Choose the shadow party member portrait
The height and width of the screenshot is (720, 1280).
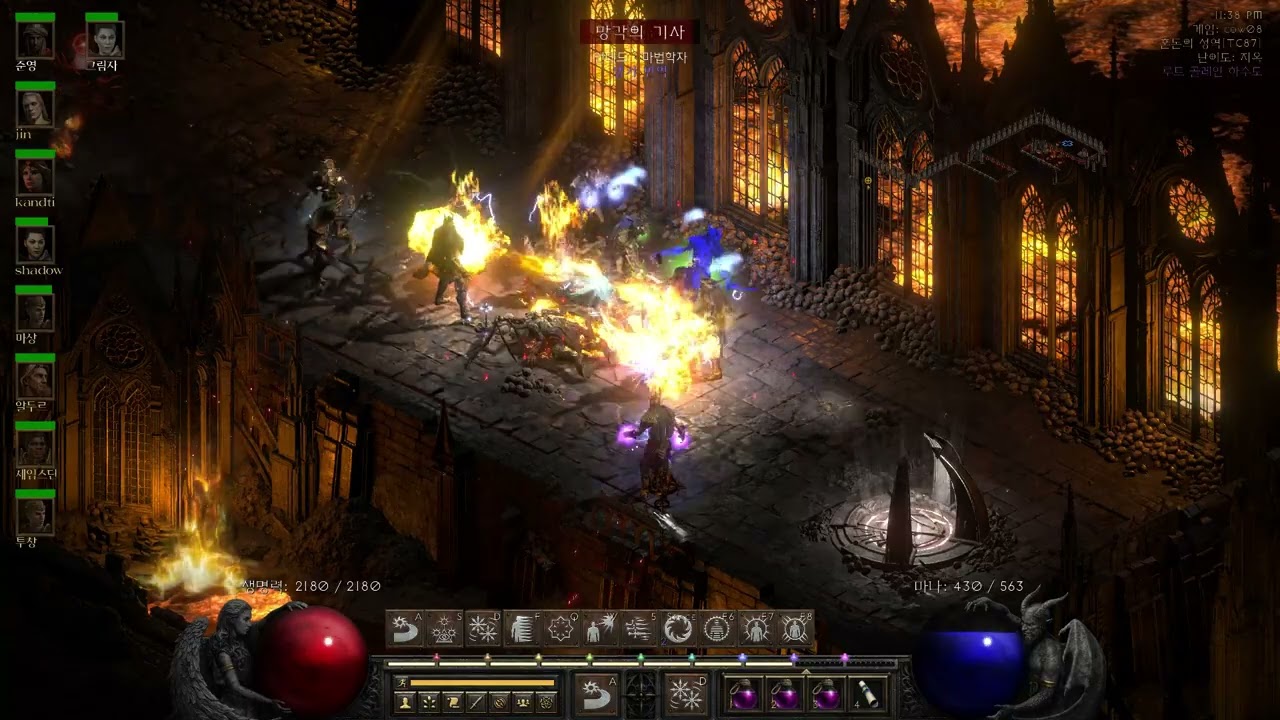coord(35,244)
